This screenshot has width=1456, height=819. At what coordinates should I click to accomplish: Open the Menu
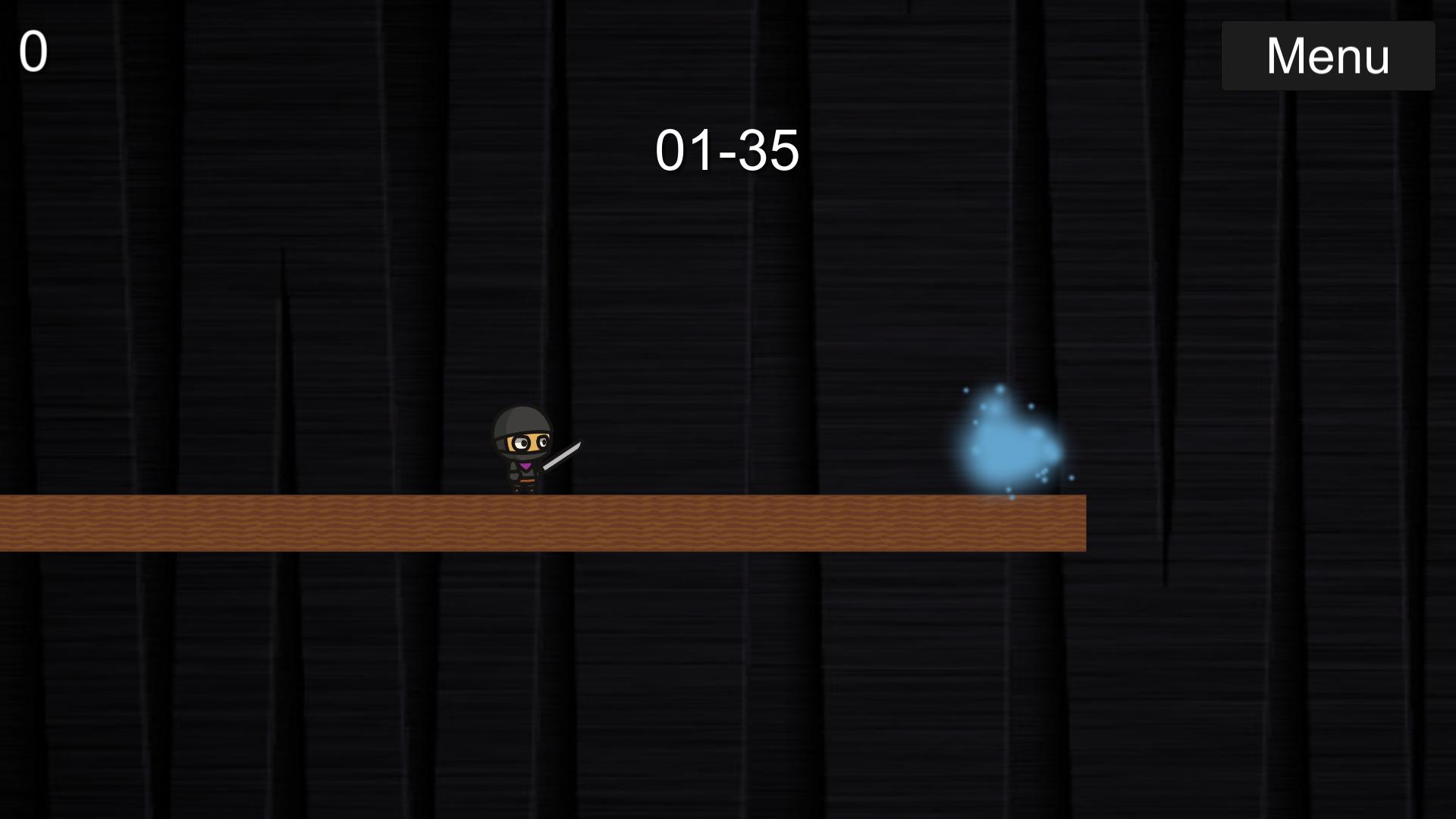click(x=1328, y=54)
